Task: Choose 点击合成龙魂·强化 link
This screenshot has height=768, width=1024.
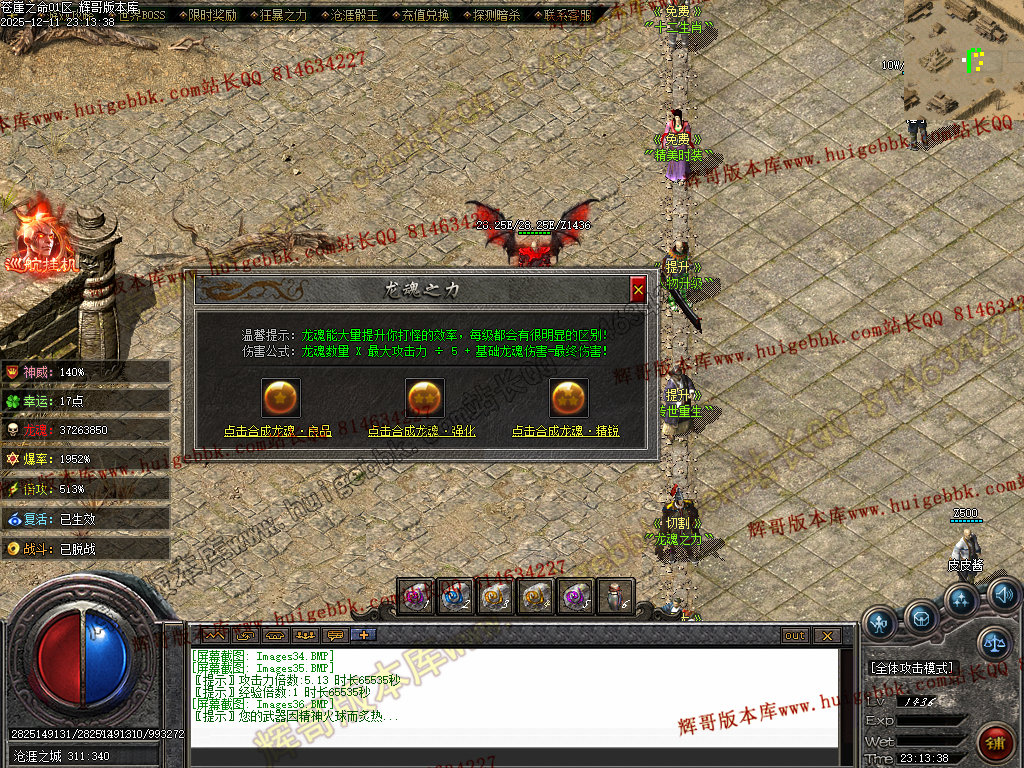Action: 421,432
